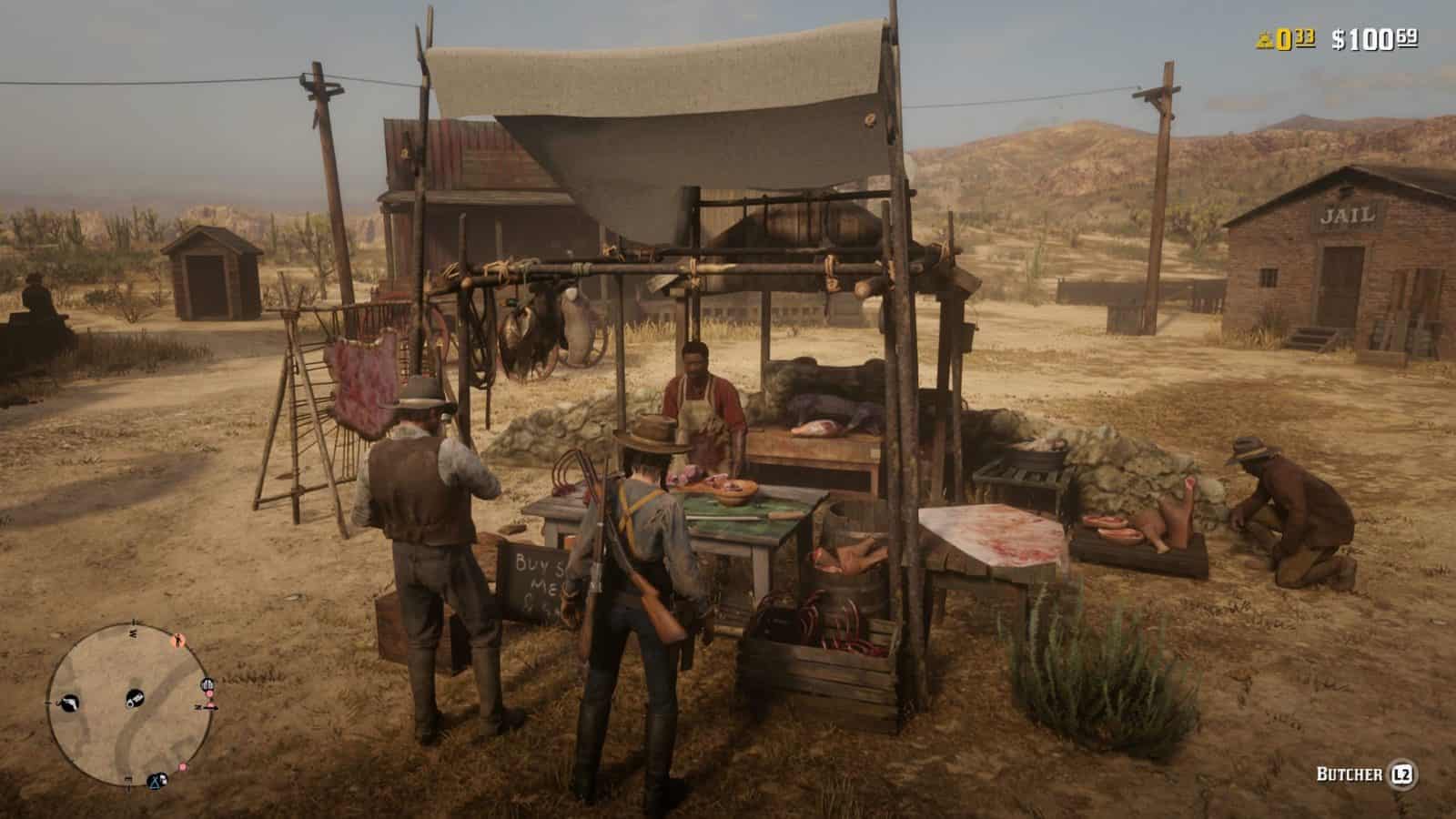Click the W compass marker on the minimap

[x=47, y=703]
